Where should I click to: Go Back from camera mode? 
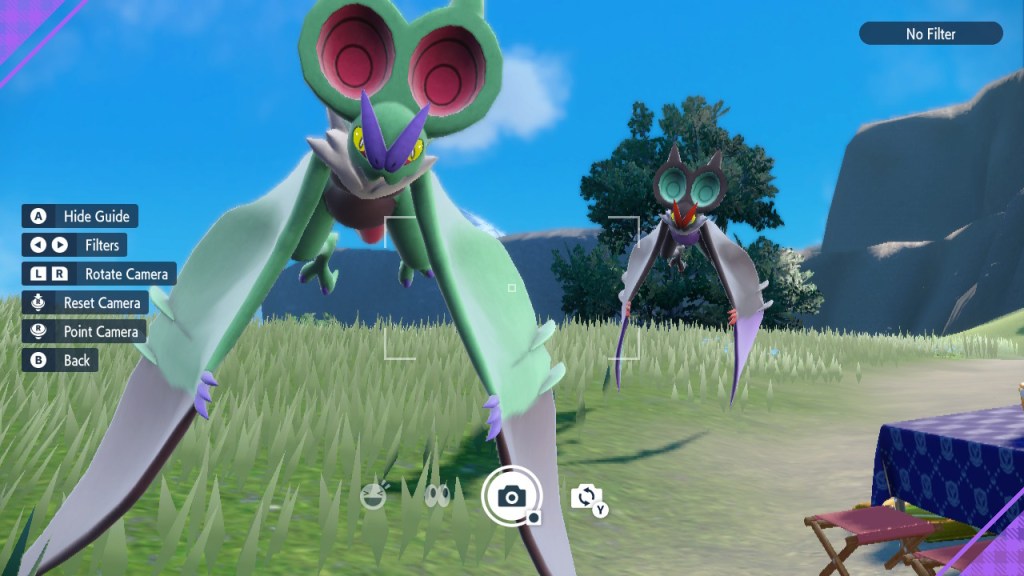60,360
